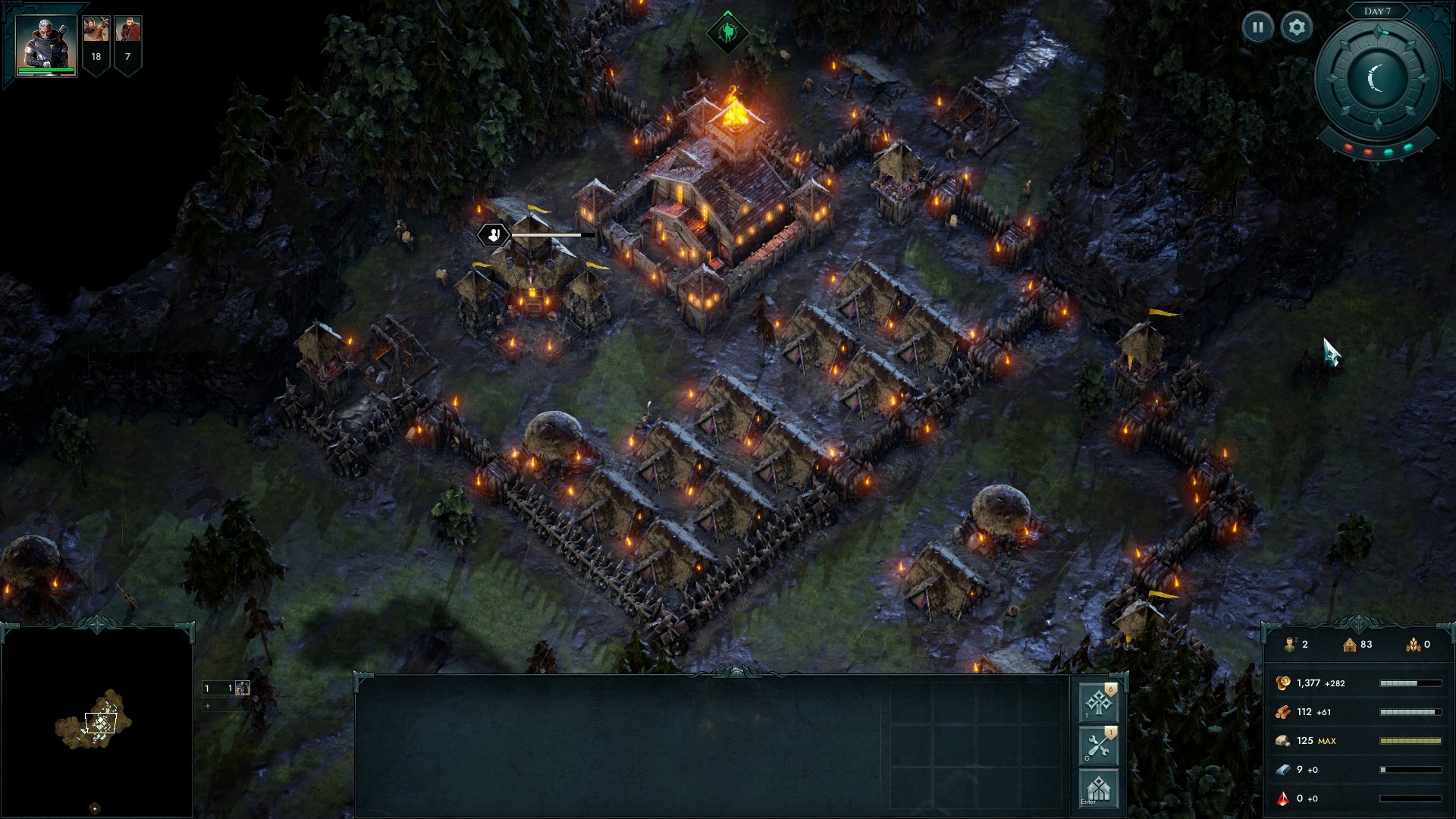
Task: Click the red crystal resource icon
Action: coord(1283,799)
